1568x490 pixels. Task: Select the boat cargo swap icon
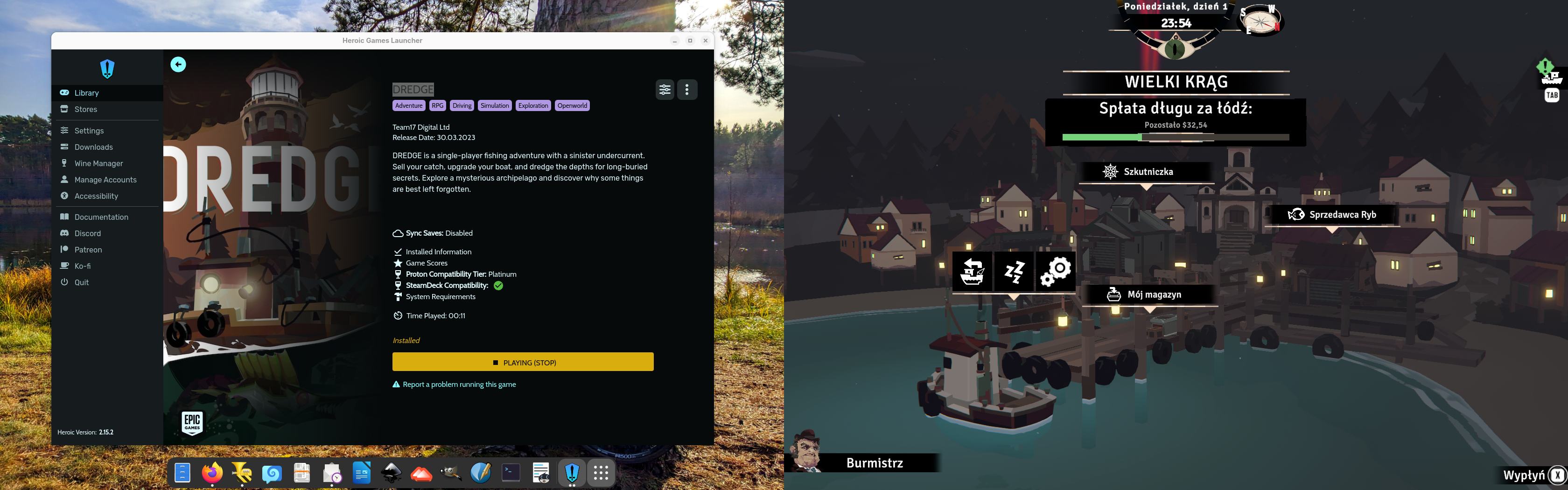click(972, 271)
